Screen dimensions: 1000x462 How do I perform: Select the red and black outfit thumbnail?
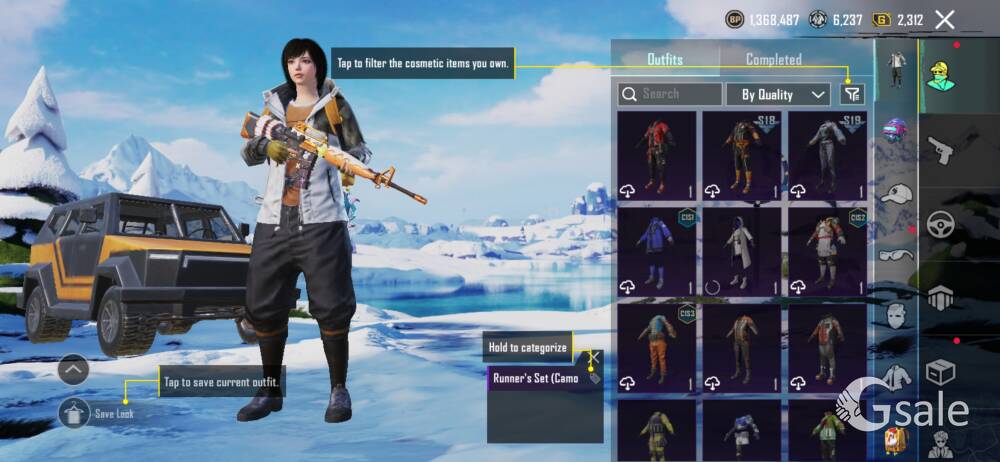pos(656,153)
